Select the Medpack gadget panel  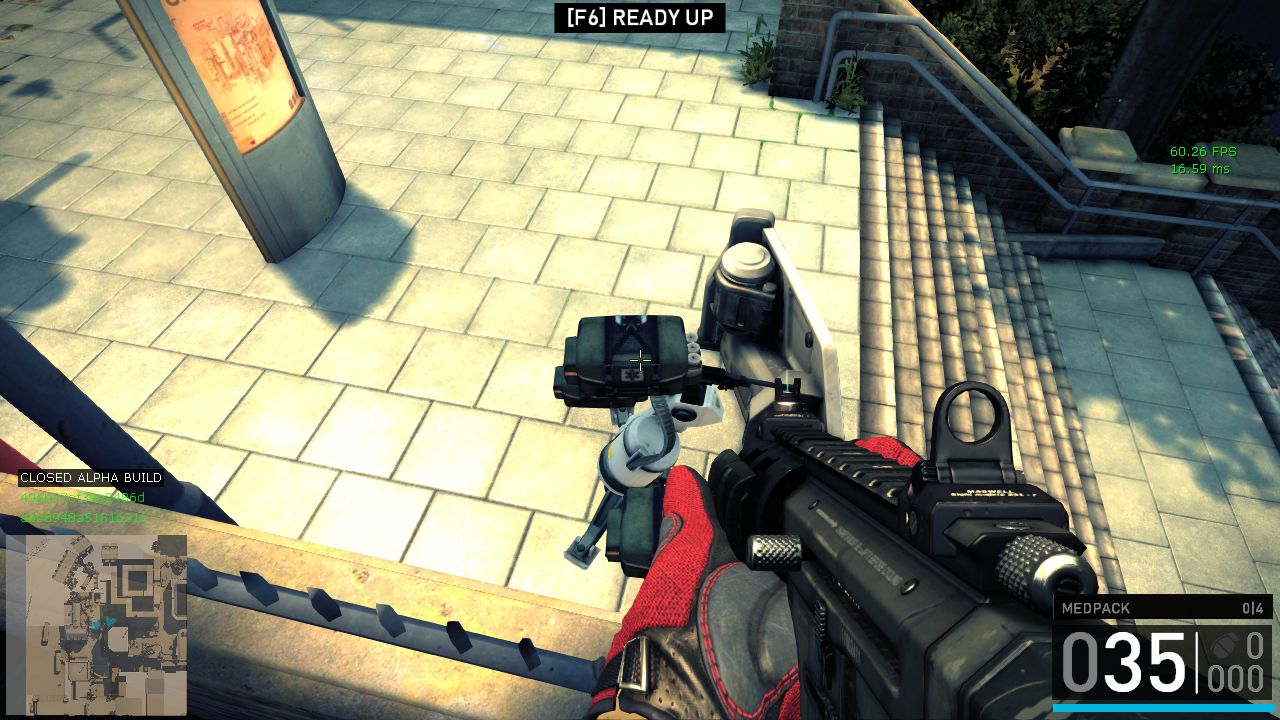1162,608
